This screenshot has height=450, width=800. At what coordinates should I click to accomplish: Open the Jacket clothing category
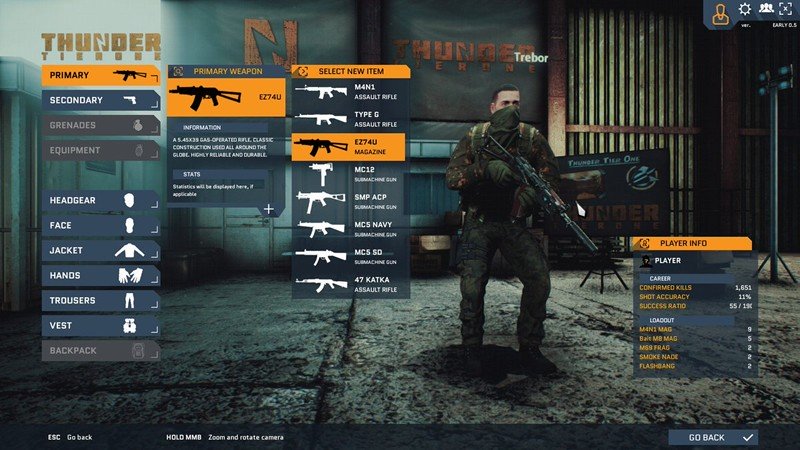click(100, 250)
